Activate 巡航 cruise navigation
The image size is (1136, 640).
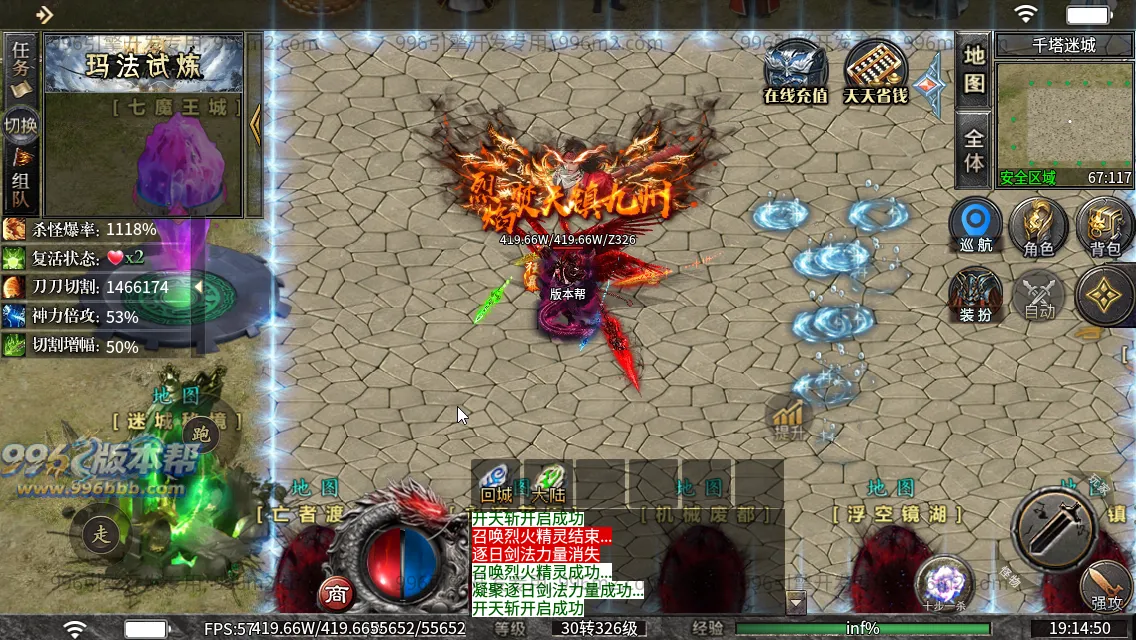(x=975, y=225)
